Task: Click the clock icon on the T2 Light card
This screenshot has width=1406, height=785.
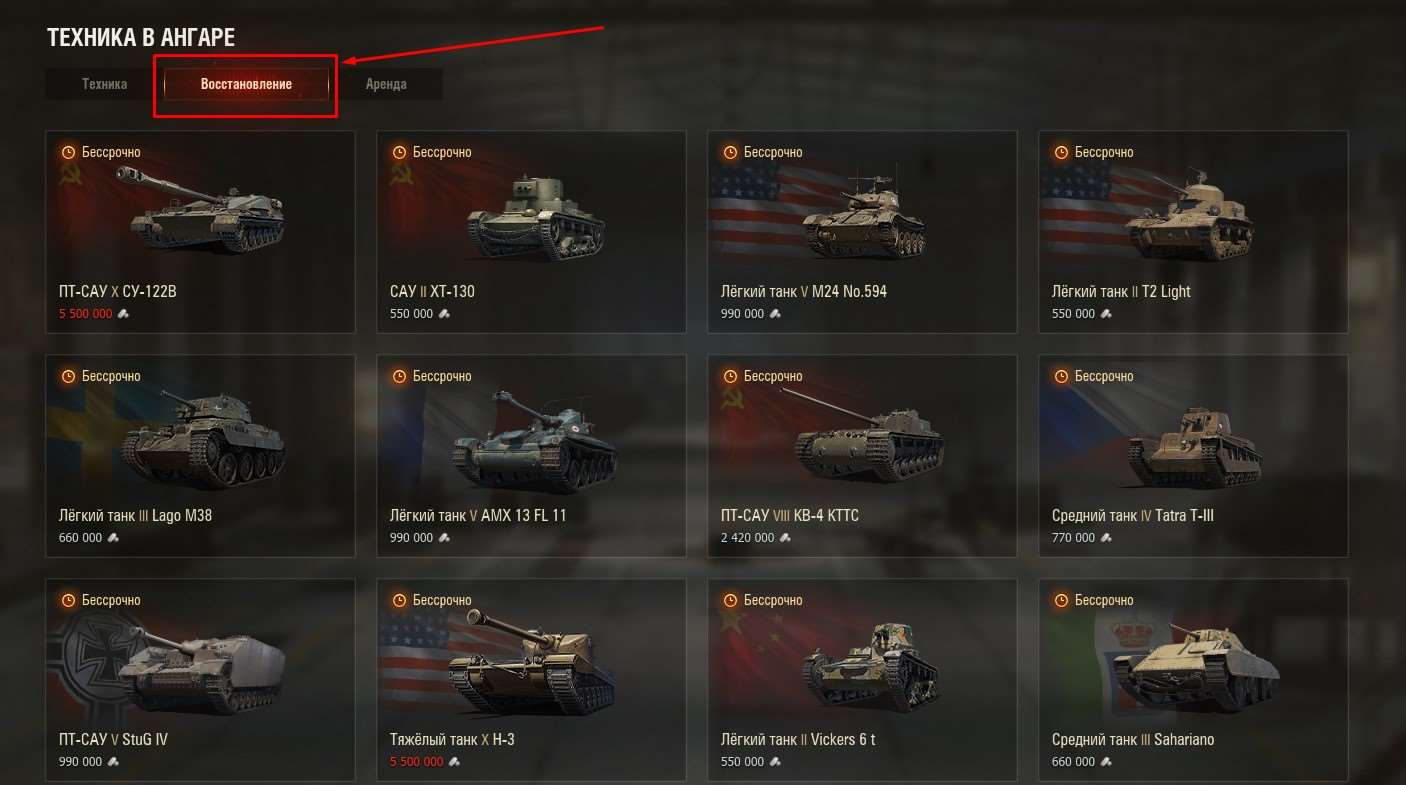Action: point(1060,152)
